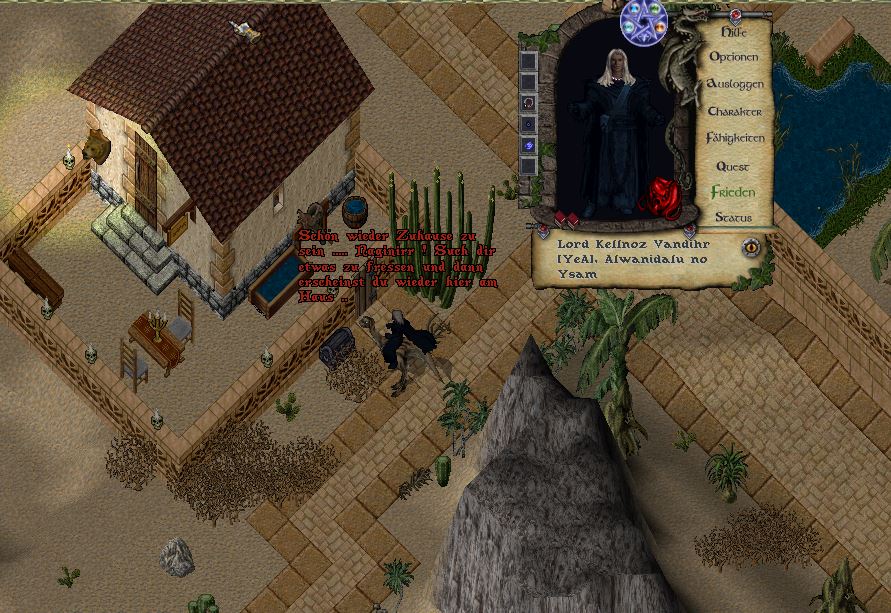
Task: Open the Status window
Action: tap(733, 217)
